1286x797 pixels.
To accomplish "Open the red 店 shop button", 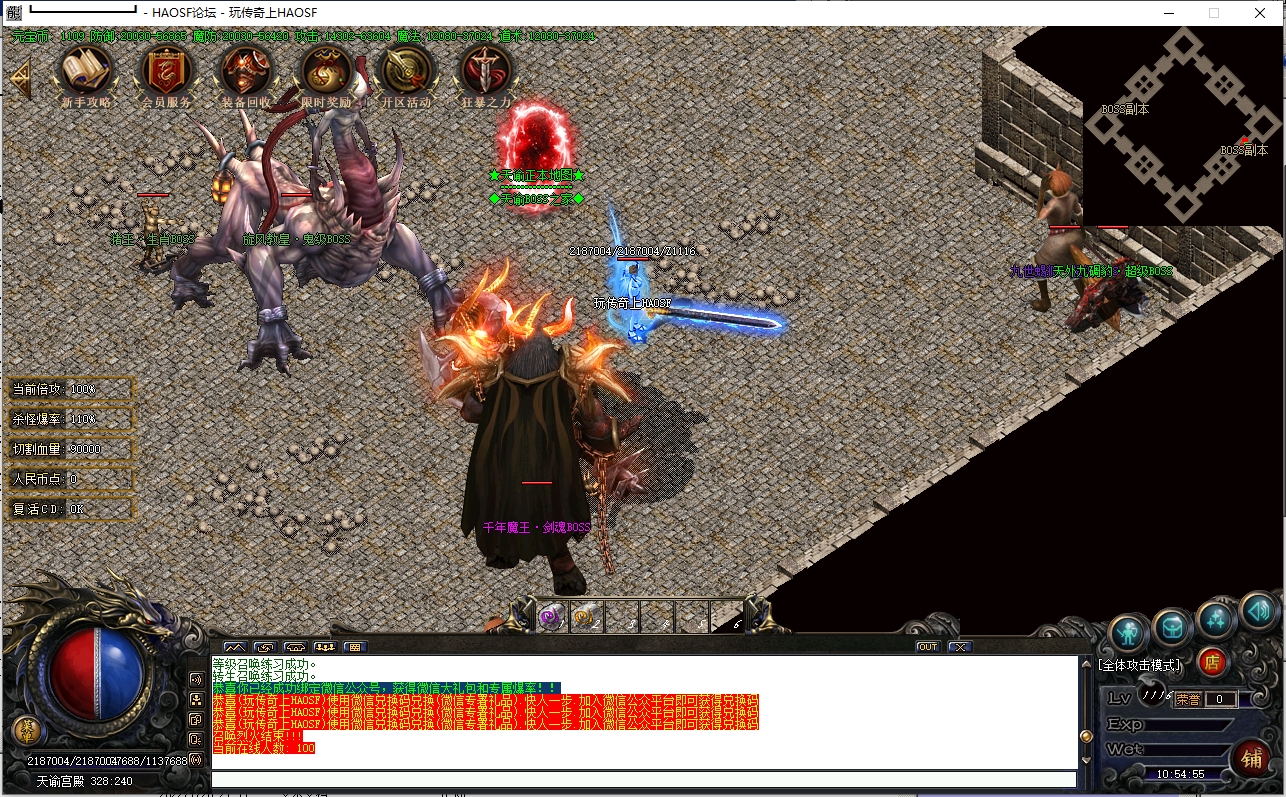I will (1211, 661).
